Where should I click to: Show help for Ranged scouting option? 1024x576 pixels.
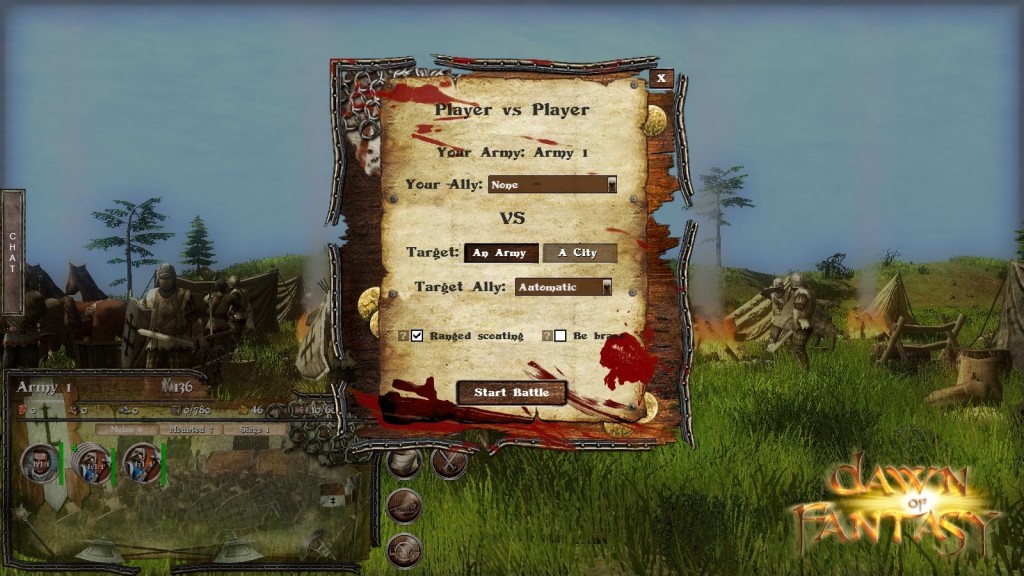[x=403, y=336]
